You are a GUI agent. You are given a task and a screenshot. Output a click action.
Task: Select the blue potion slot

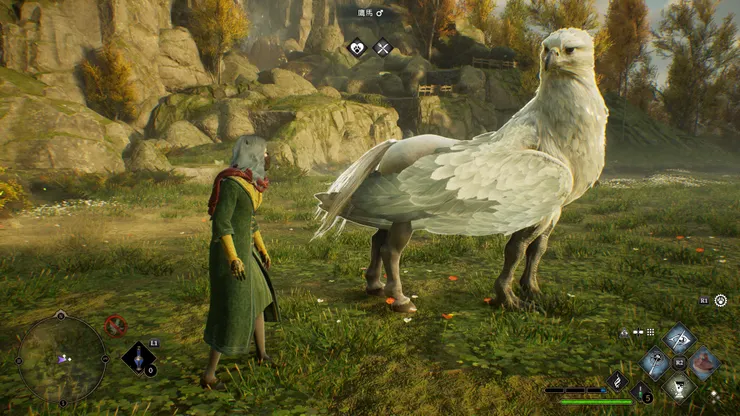click(139, 357)
